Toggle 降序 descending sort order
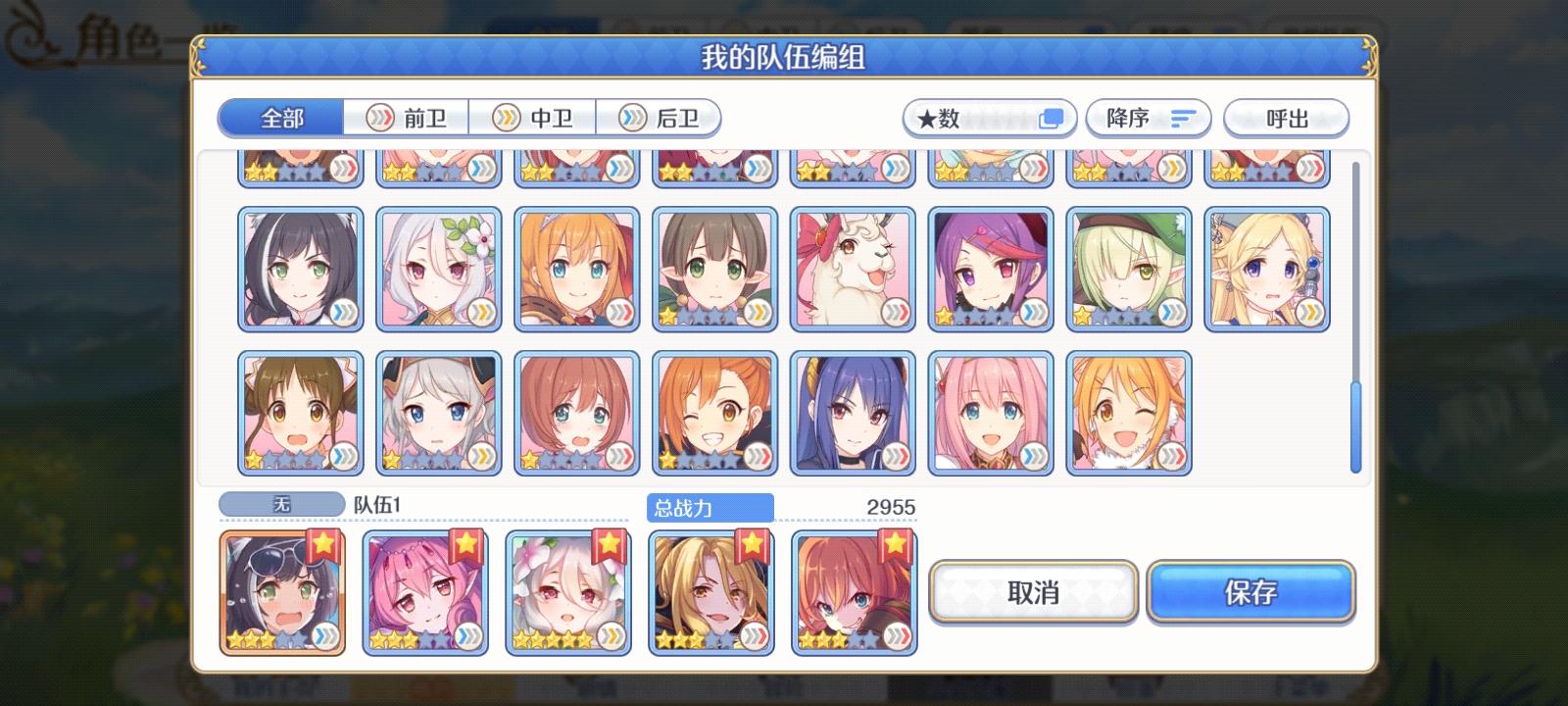 1147,118
